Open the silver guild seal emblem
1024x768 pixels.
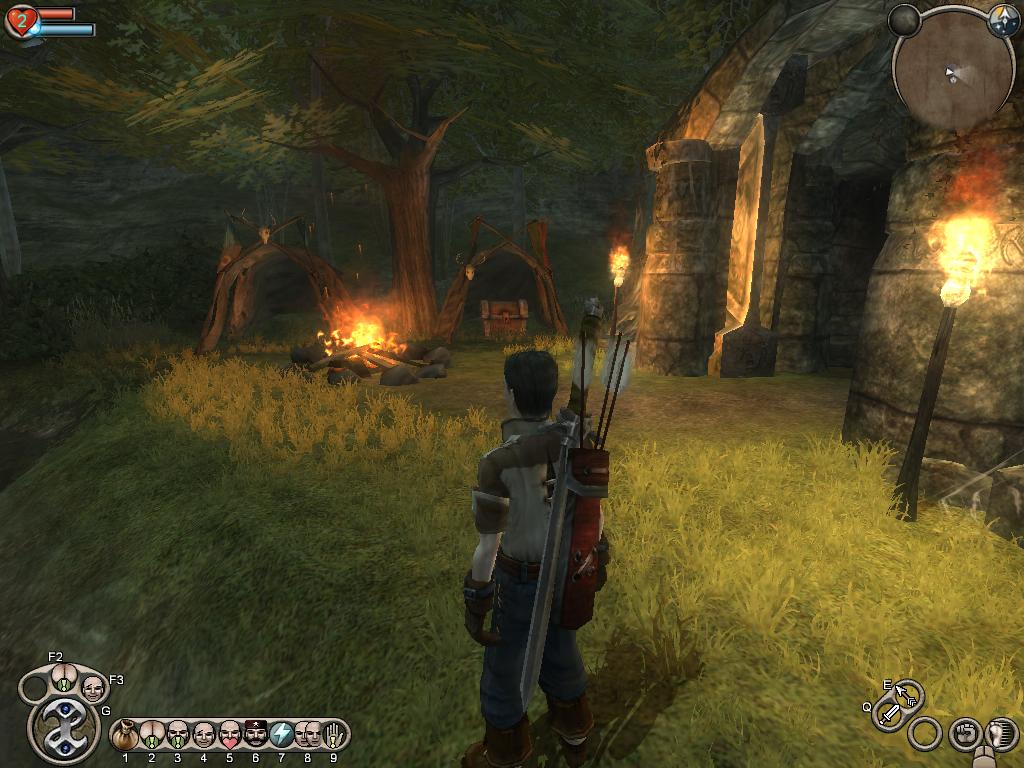(x=64, y=729)
